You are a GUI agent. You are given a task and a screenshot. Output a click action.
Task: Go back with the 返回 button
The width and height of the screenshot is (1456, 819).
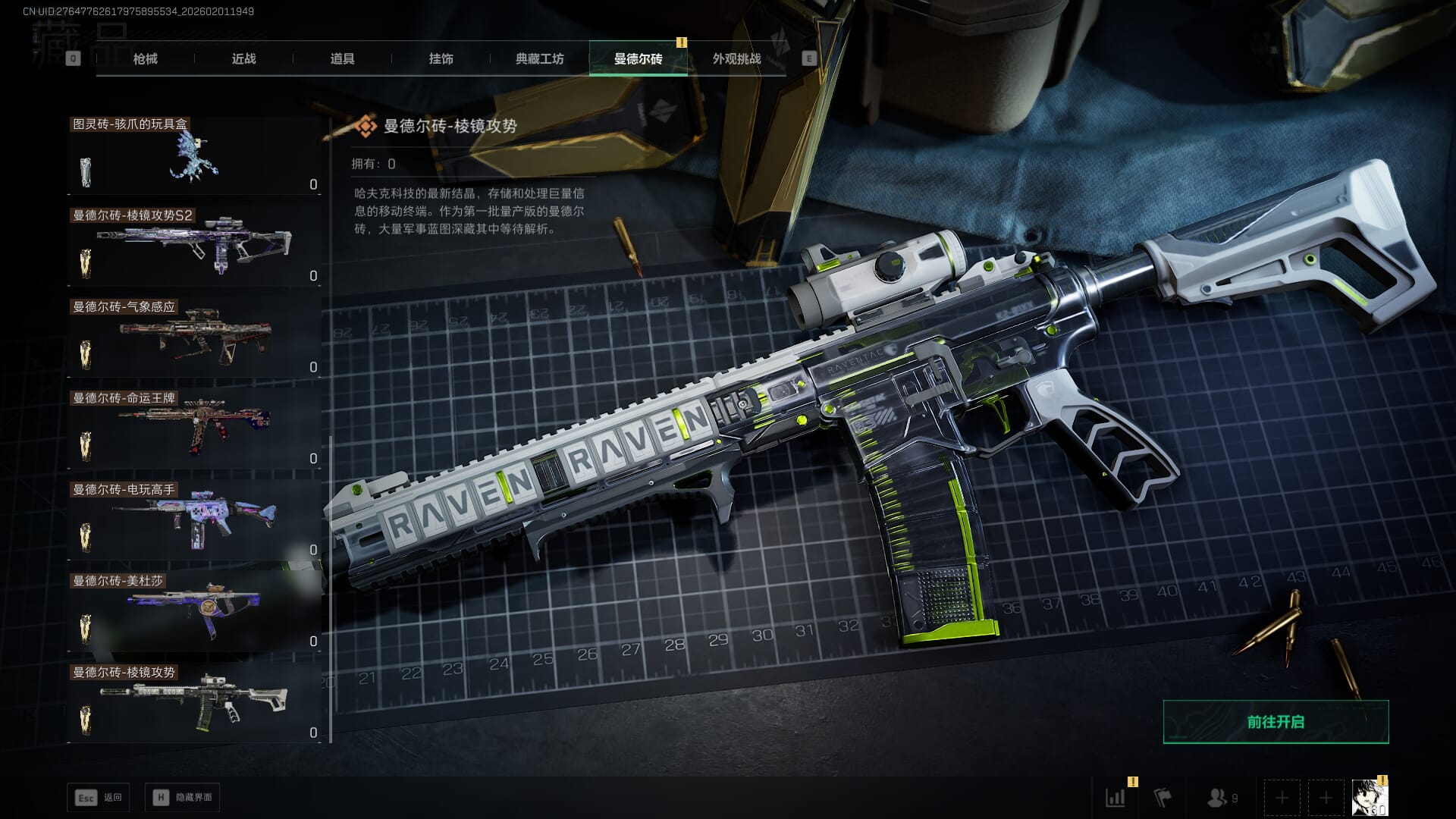[99, 798]
